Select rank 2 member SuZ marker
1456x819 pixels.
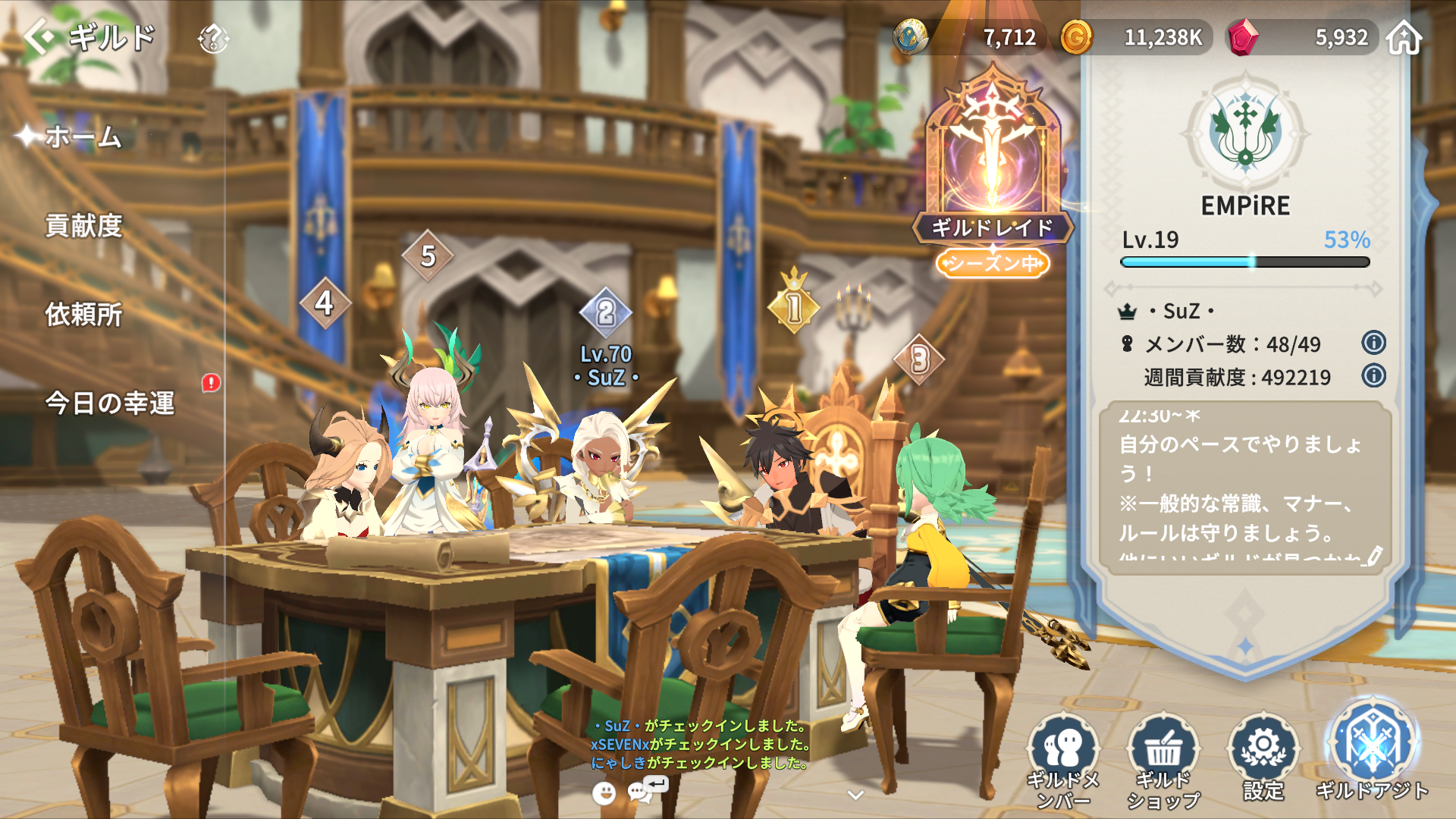click(x=605, y=312)
